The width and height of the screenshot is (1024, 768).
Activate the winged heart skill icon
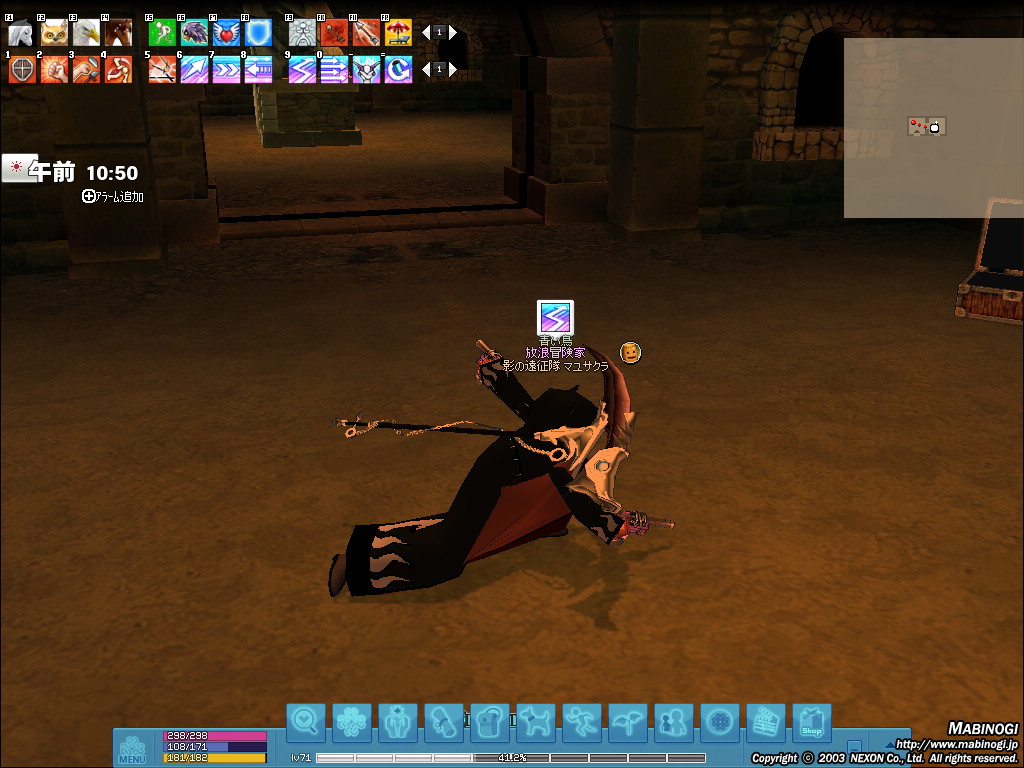tap(226, 34)
